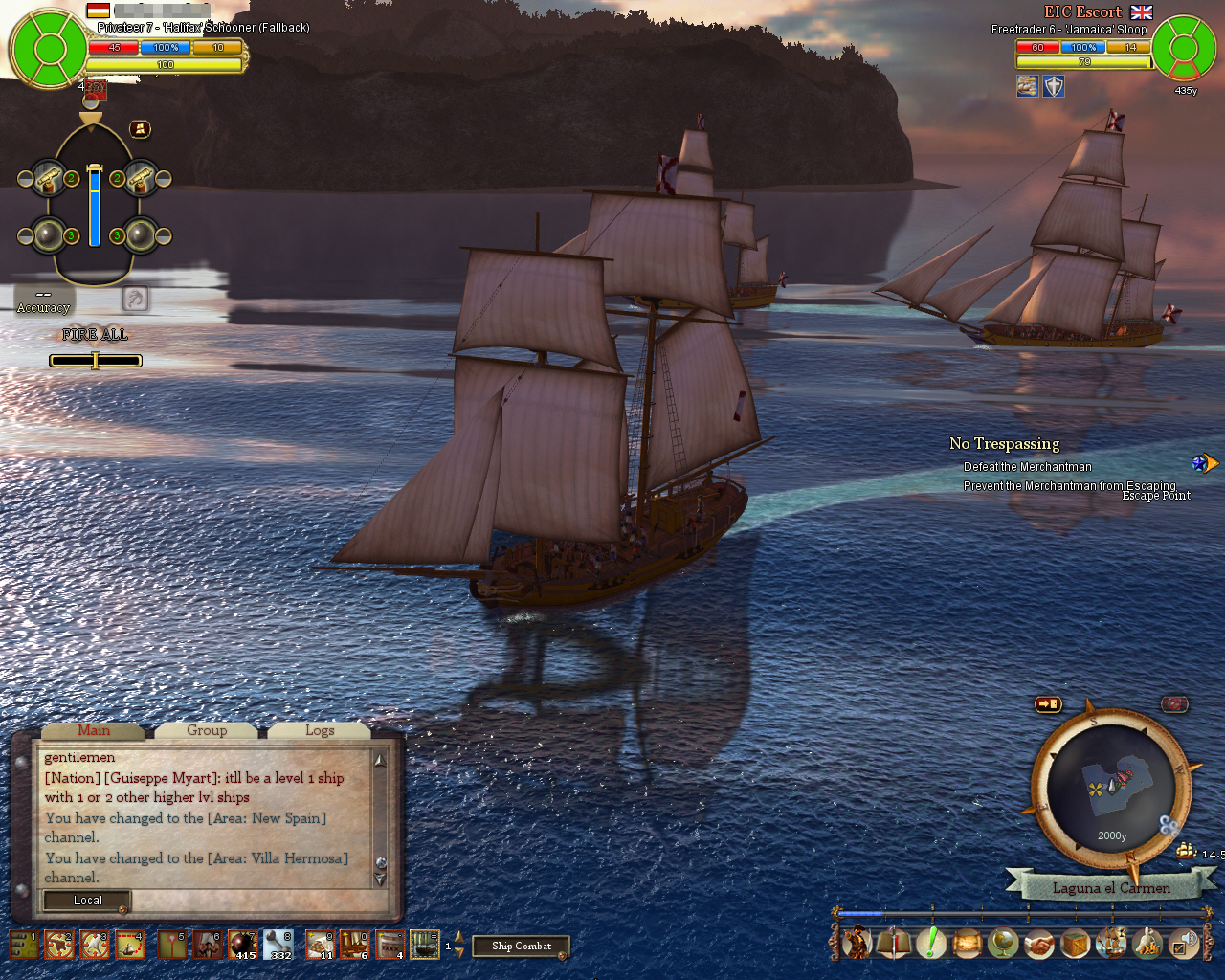
Task: Open the pirate character sheet icon
Action: click(857, 944)
